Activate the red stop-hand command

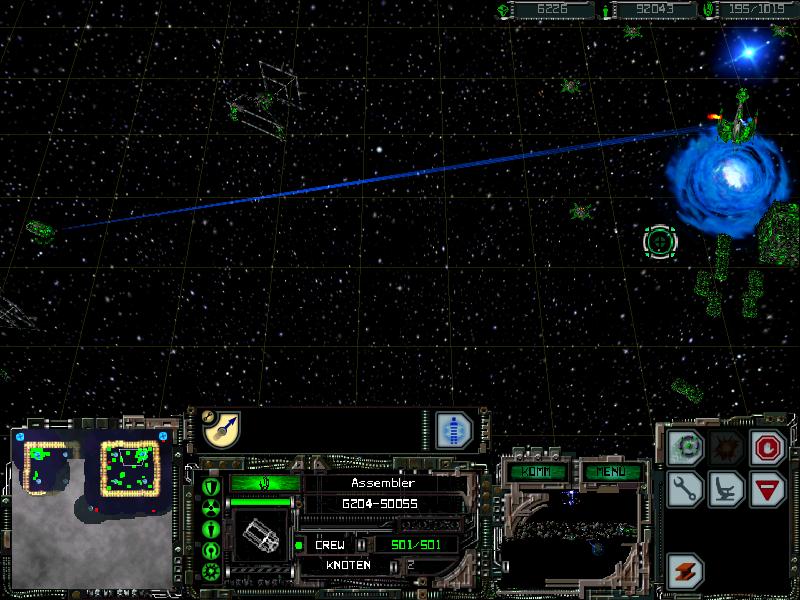(767, 447)
